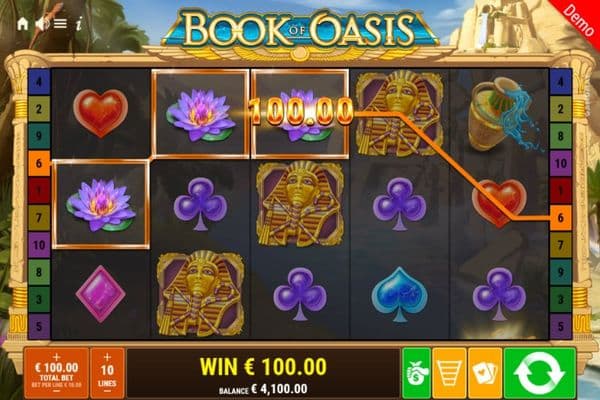This screenshot has height=400, width=600.
Task: Decrease the number of lines
Action: tap(108, 391)
